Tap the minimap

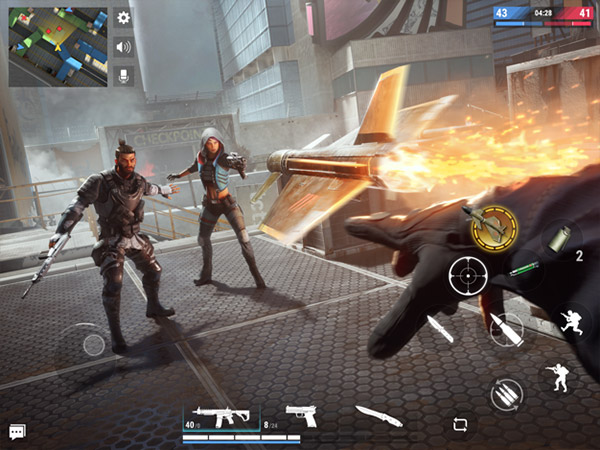[x=58, y=45]
